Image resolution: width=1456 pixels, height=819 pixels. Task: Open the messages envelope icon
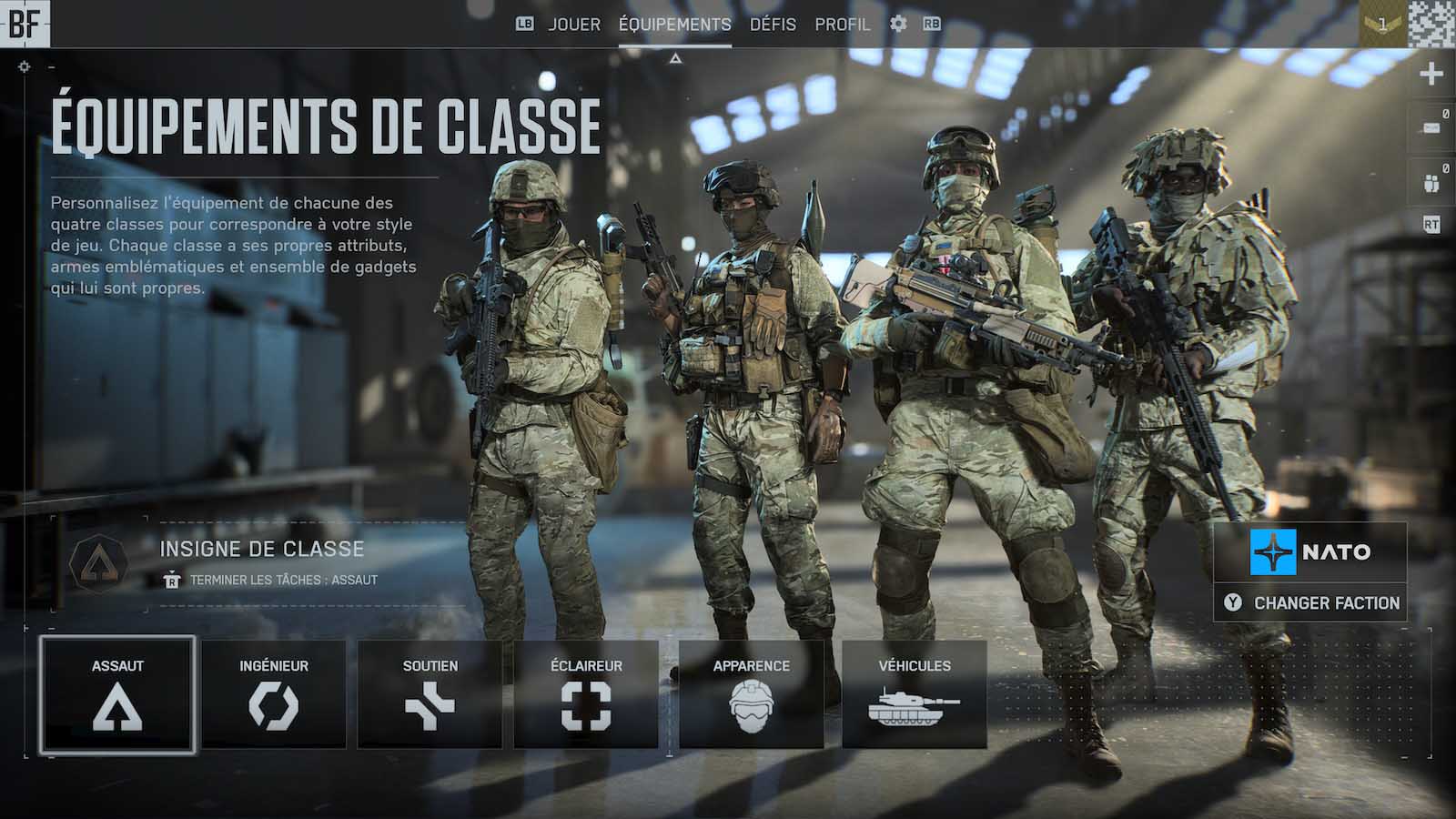1431,127
